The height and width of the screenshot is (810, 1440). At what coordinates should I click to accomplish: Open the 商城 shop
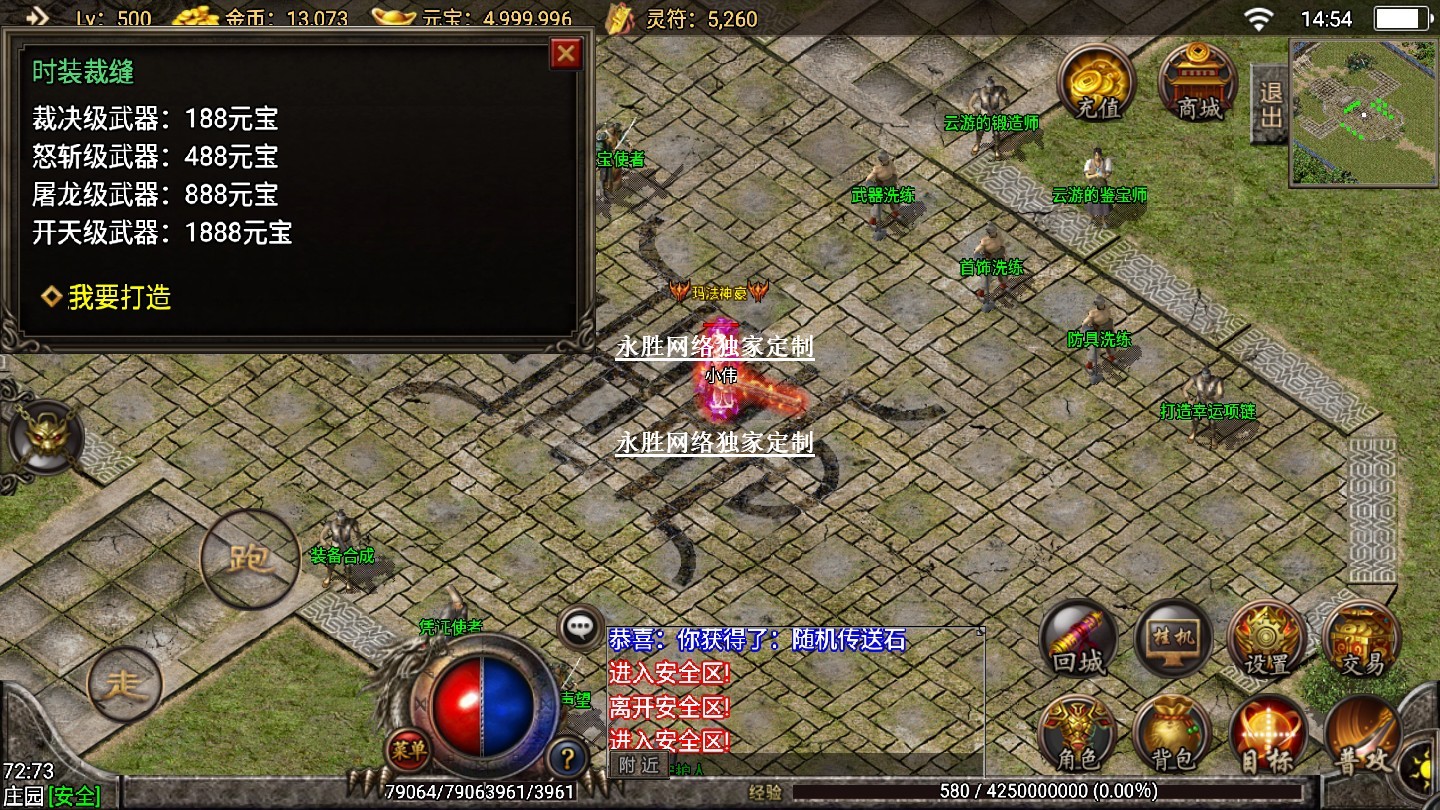point(1198,83)
